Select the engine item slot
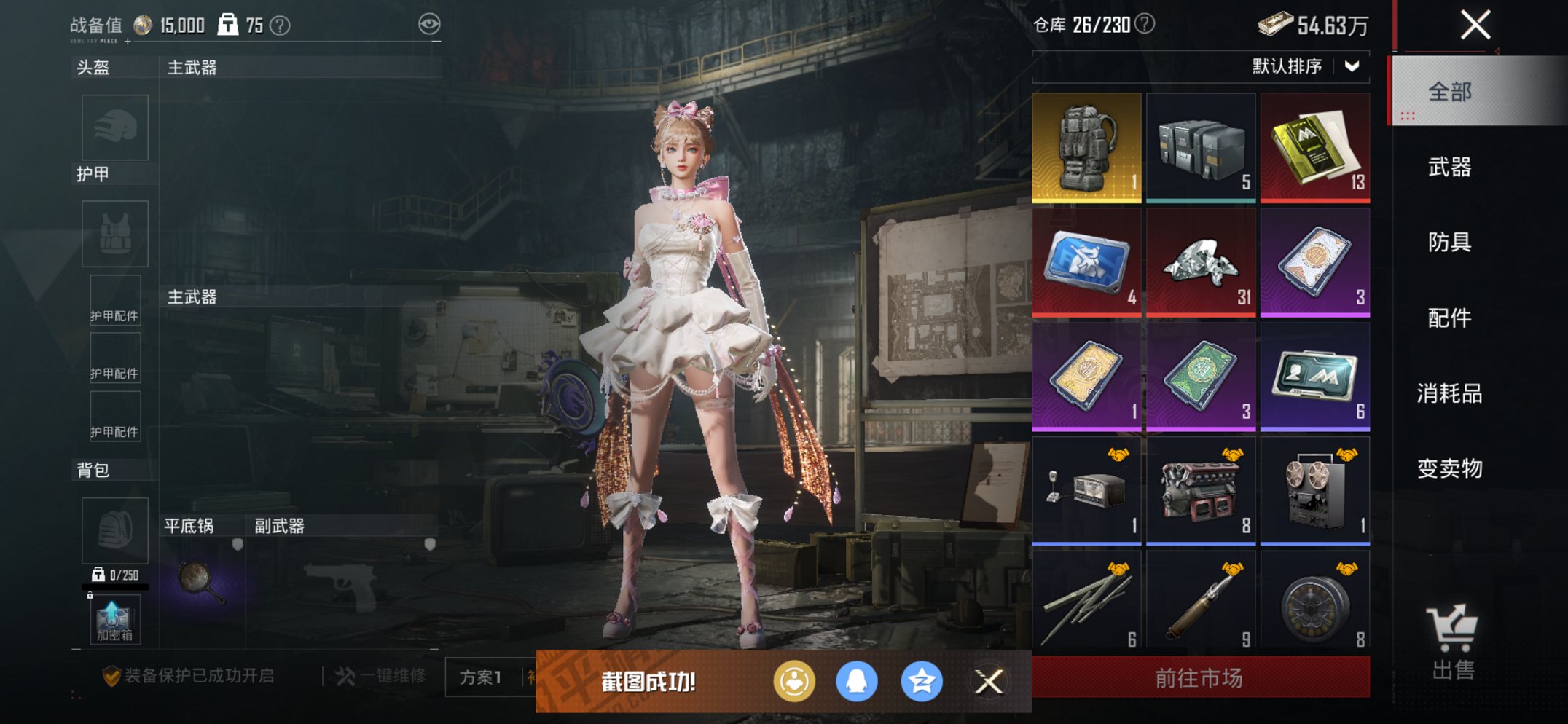The height and width of the screenshot is (724, 1568). coord(1201,491)
